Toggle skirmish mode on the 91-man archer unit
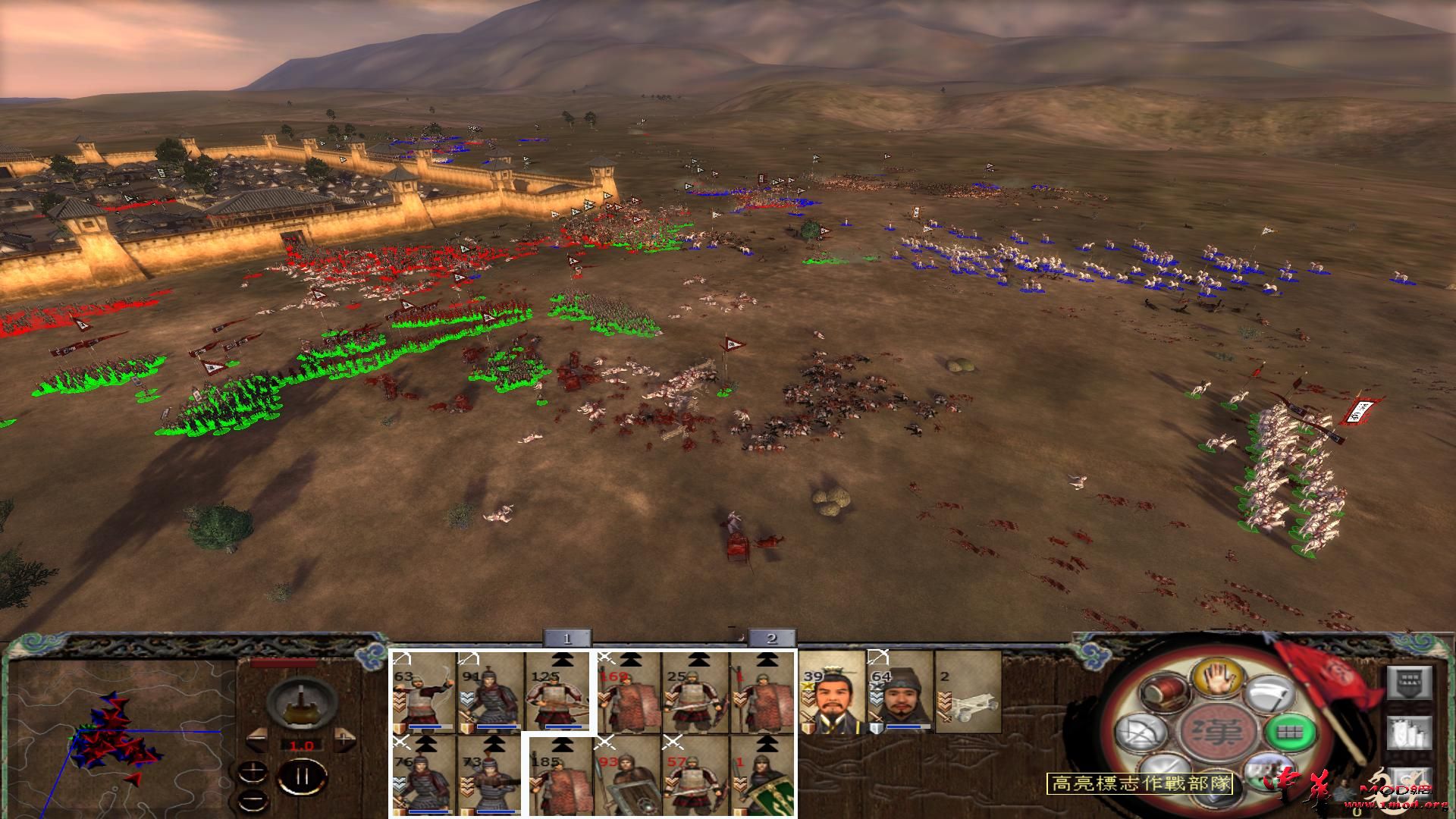The width and height of the screenshot is (1456, 819). 467,659
